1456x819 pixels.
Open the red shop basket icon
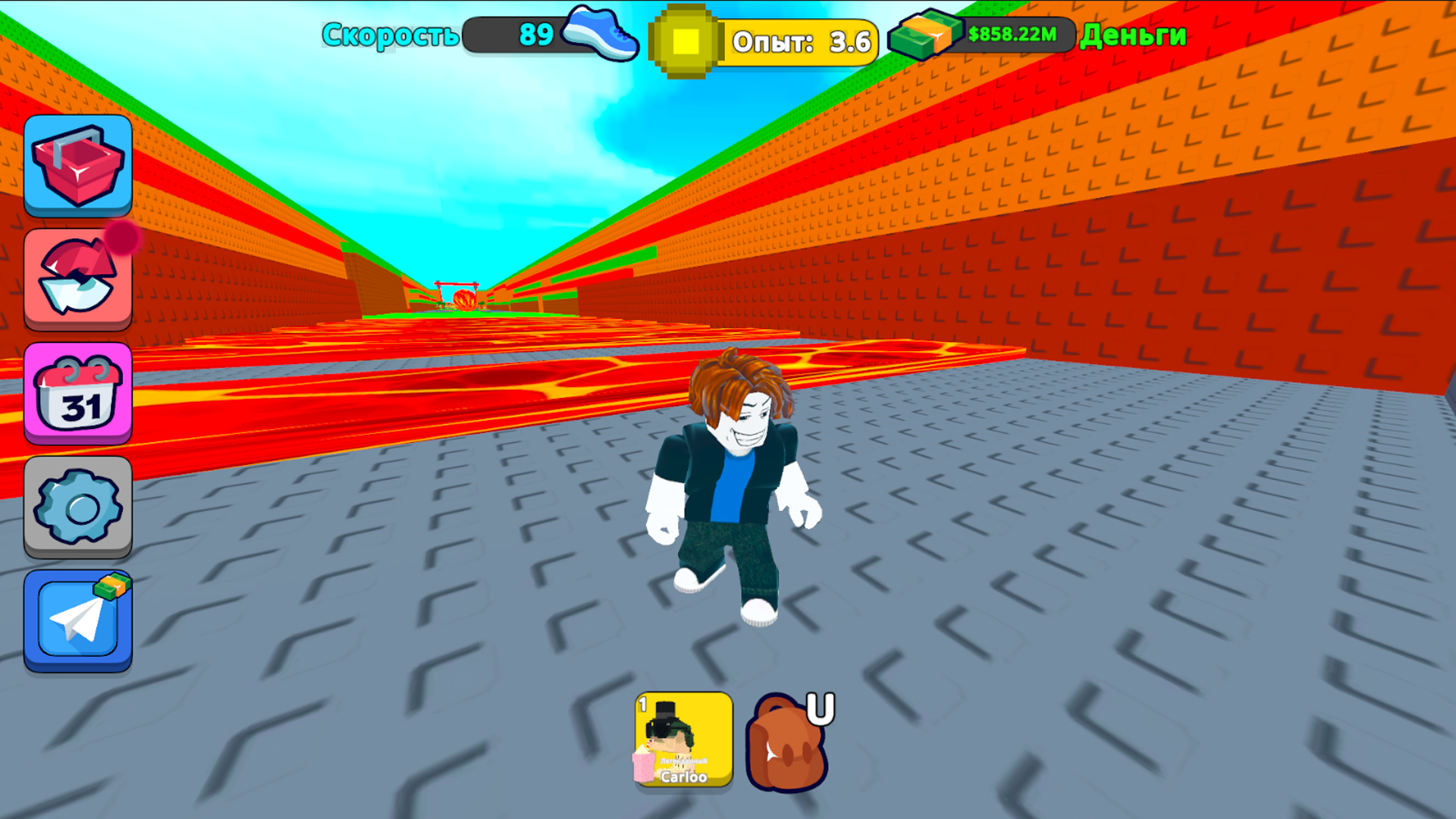pyautogui.click(x=77, y=163)
